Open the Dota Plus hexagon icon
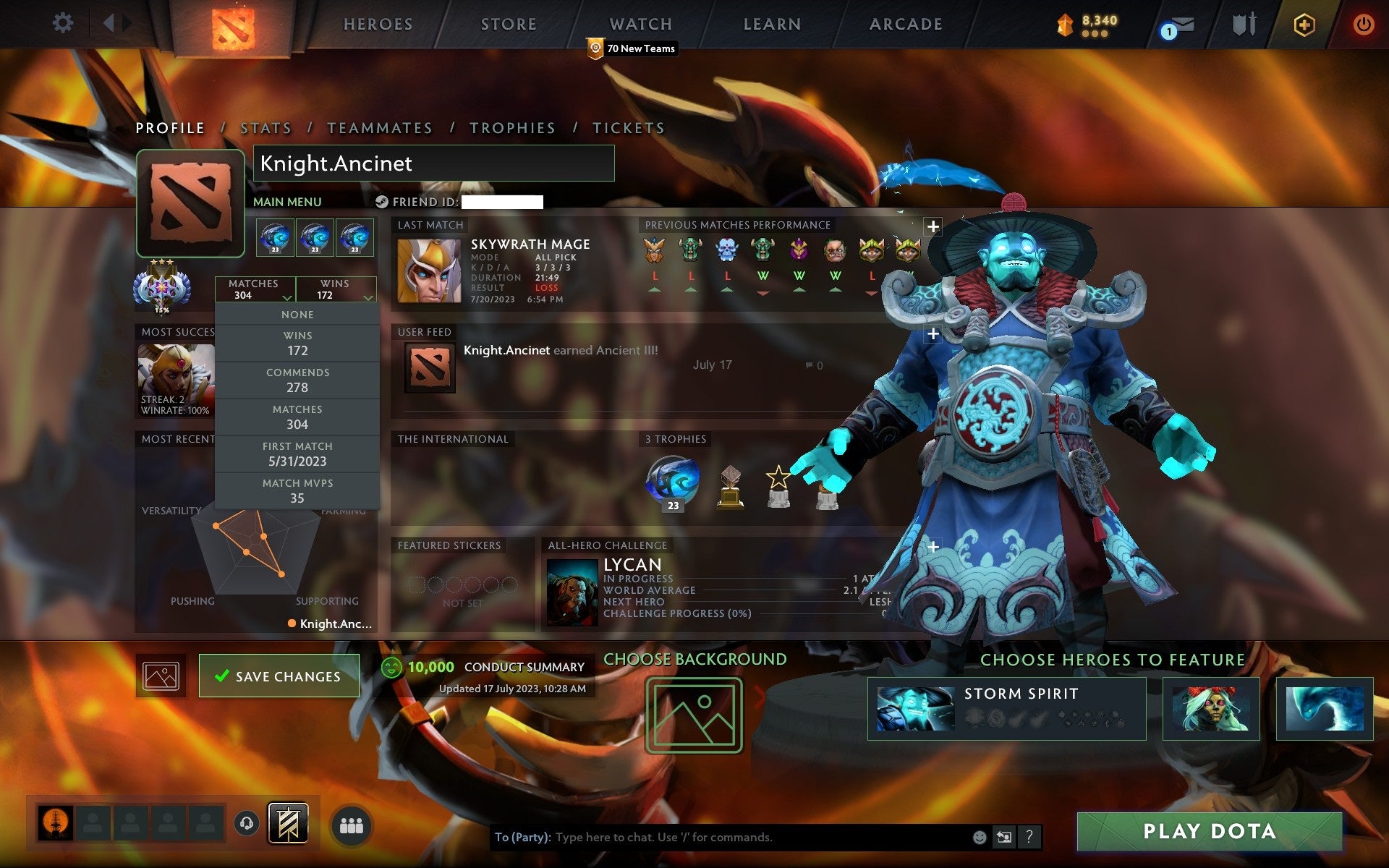Image resolution: width=1389 pixels, height=868 pixels. click(1302, 23)
